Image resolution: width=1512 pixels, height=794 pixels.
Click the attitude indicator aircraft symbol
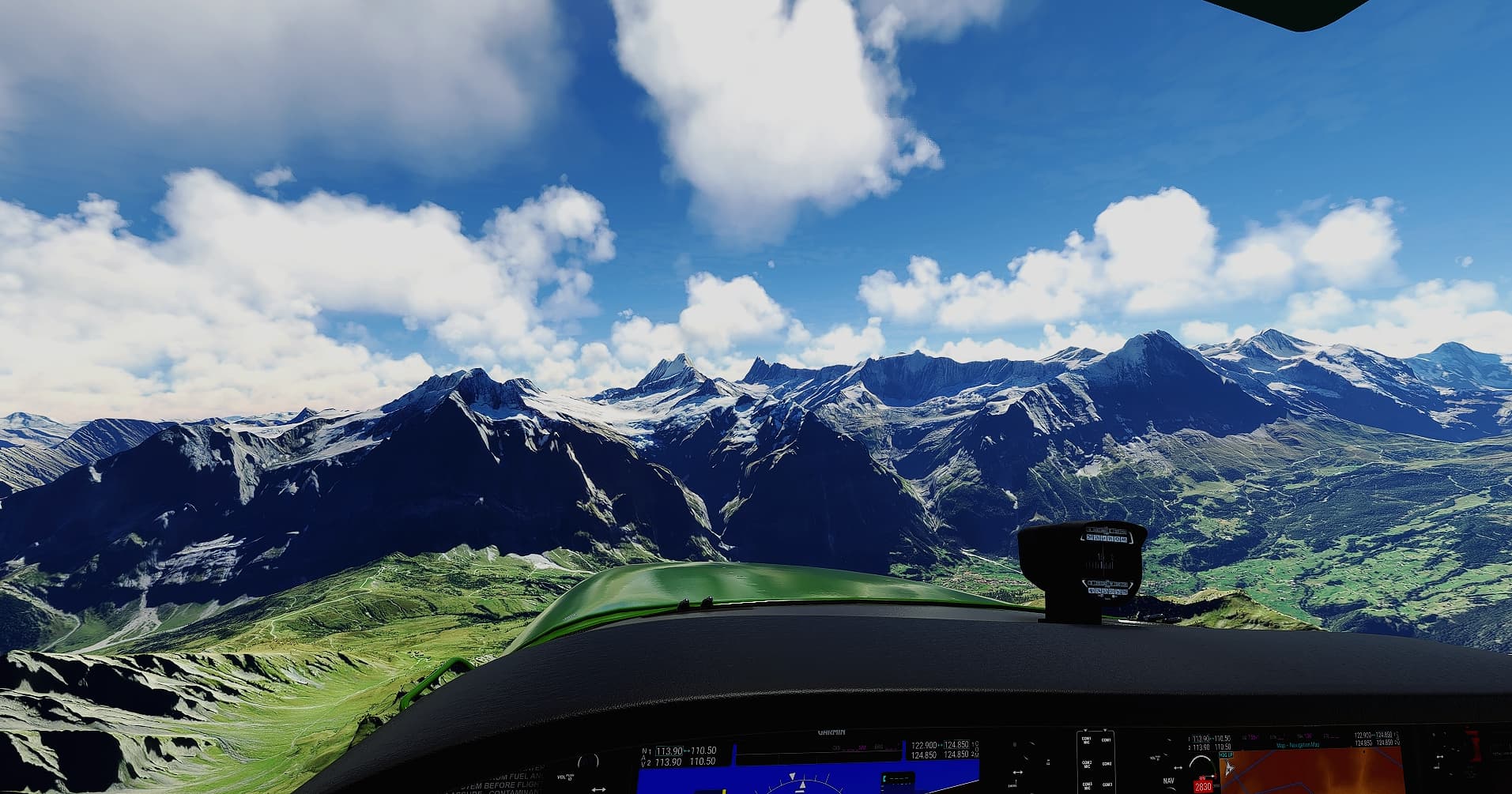pyautogui.click(x=801, y=786)
